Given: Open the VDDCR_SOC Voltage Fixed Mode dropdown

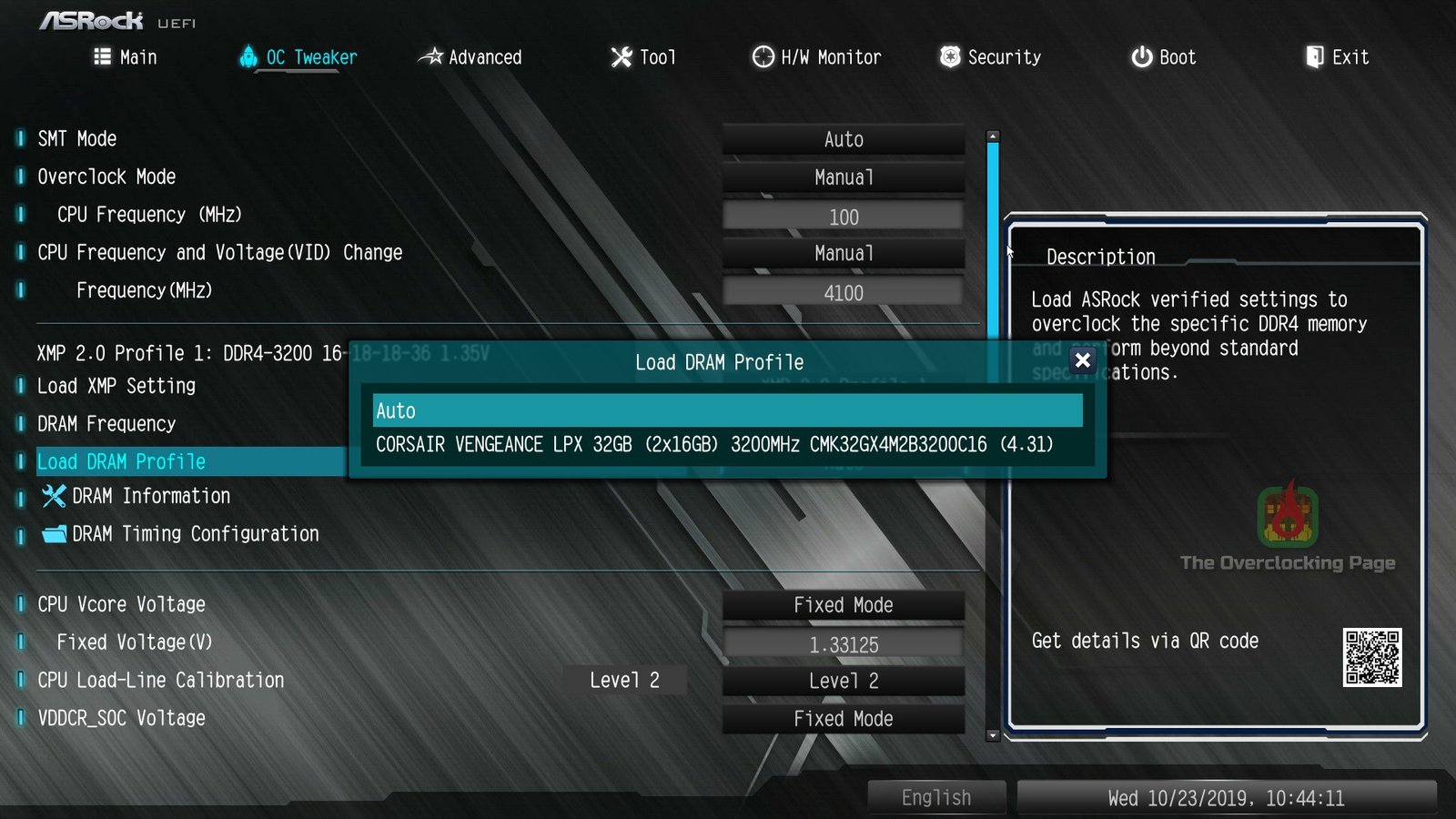Looking at the screenshot, I should point(843,718).
